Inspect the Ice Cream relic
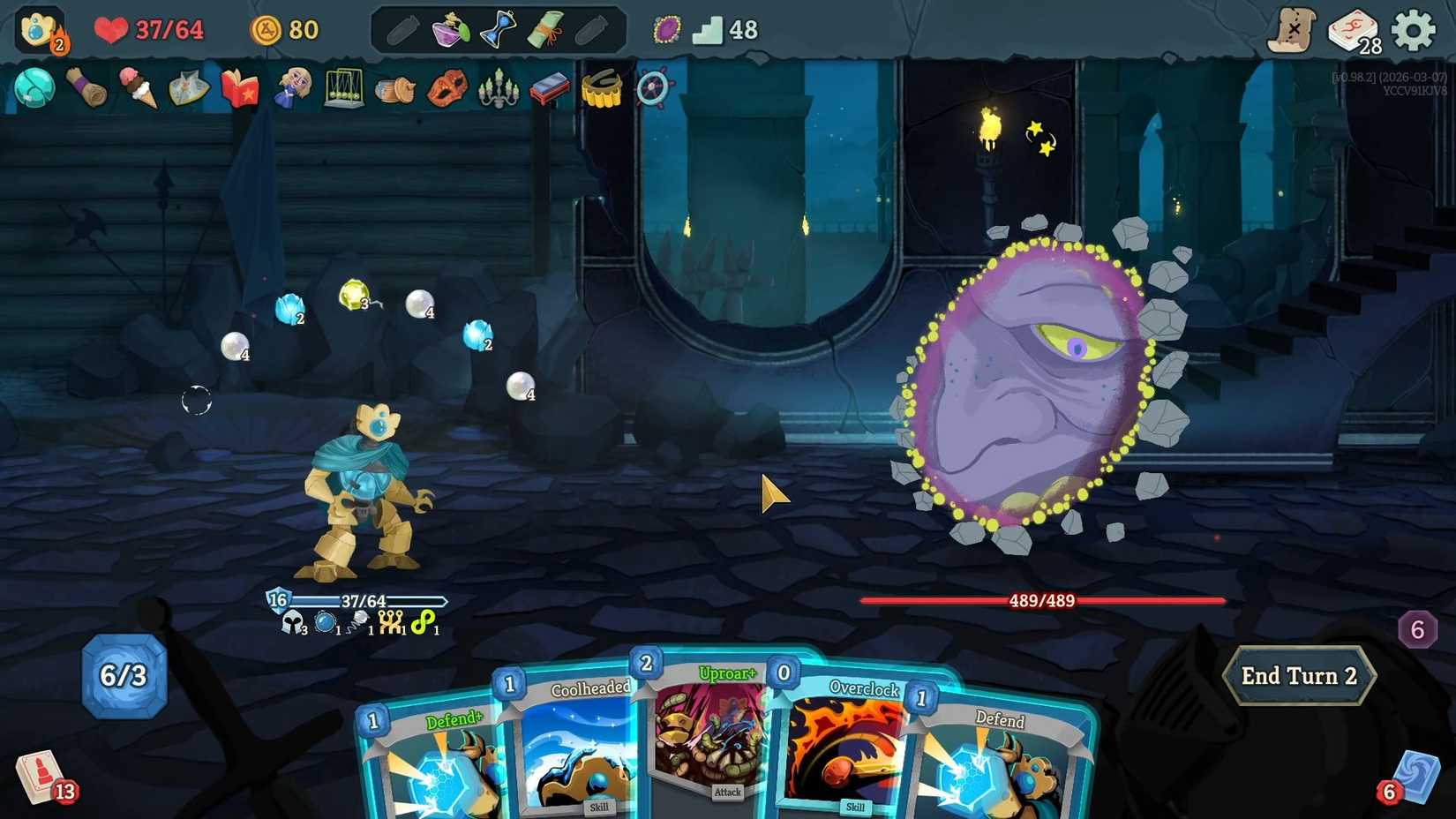 click(x=139, y=88)
